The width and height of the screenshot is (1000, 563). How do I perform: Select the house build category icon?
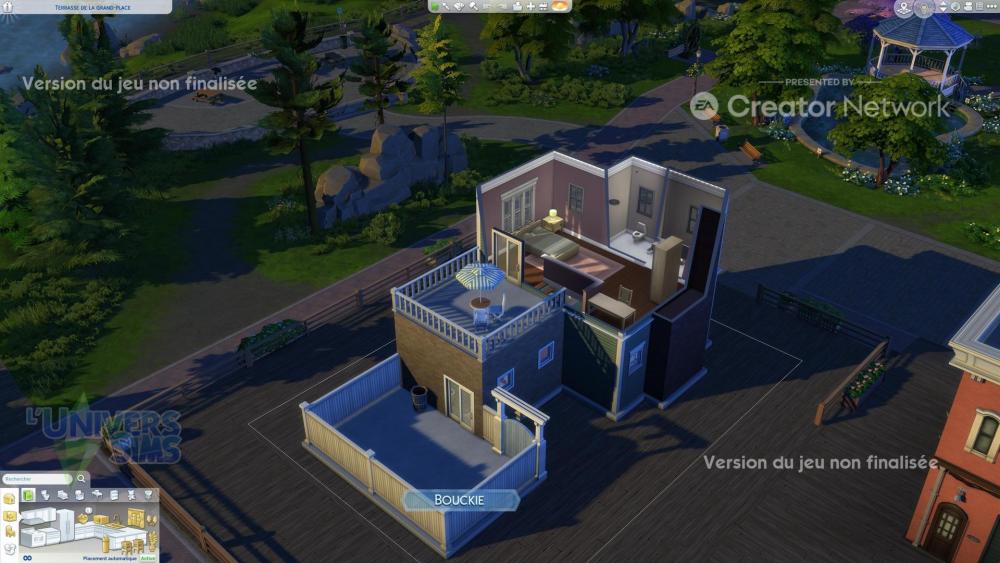pyautogui.click(x=9, y=497)
